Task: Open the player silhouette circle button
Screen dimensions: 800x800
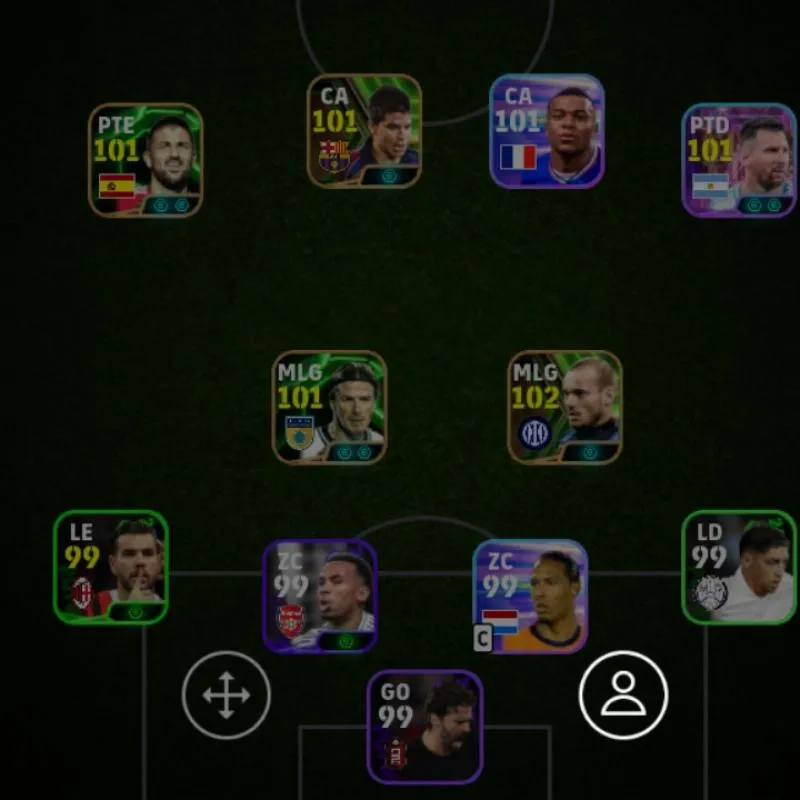Action: pos(623,695)
